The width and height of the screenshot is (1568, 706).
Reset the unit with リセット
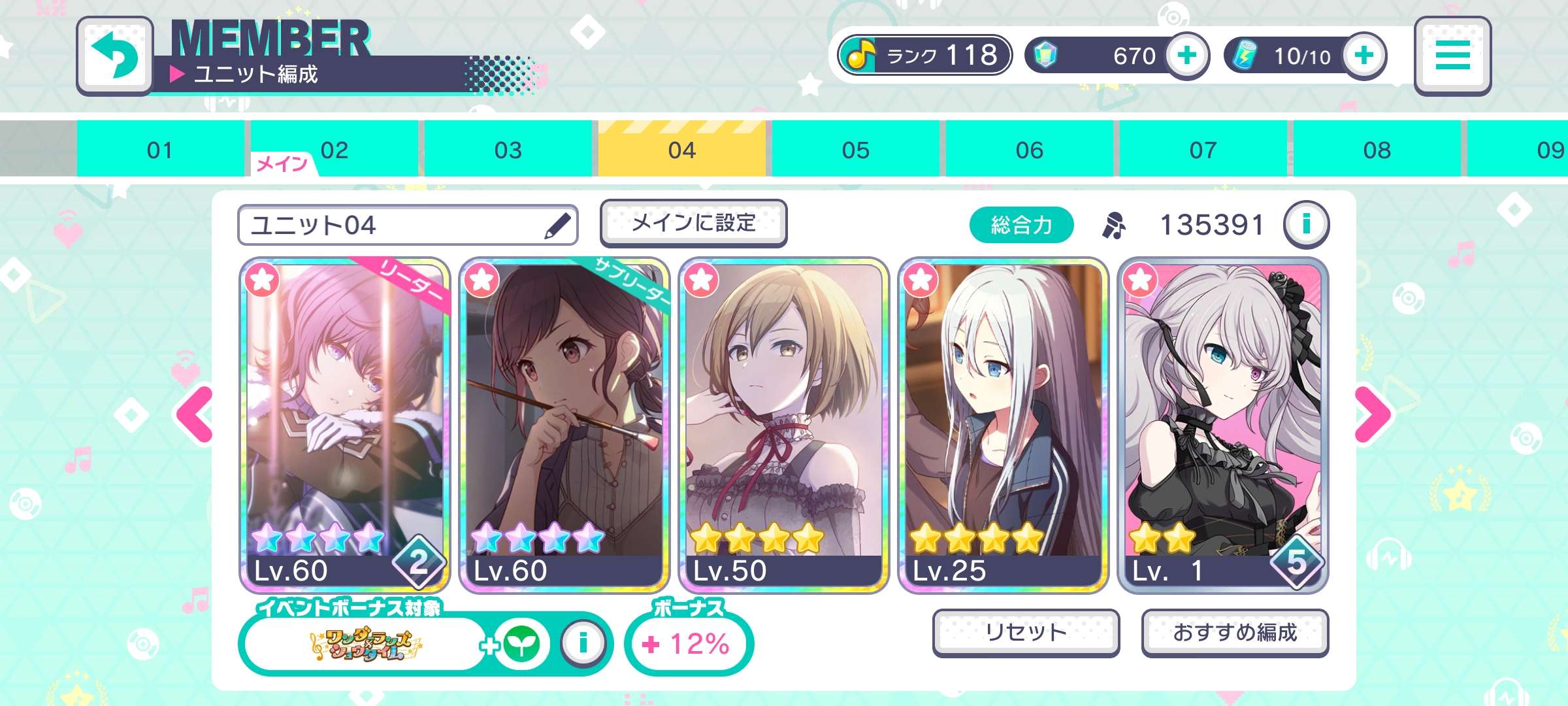pyautogui.click(x=1026, y=632)
